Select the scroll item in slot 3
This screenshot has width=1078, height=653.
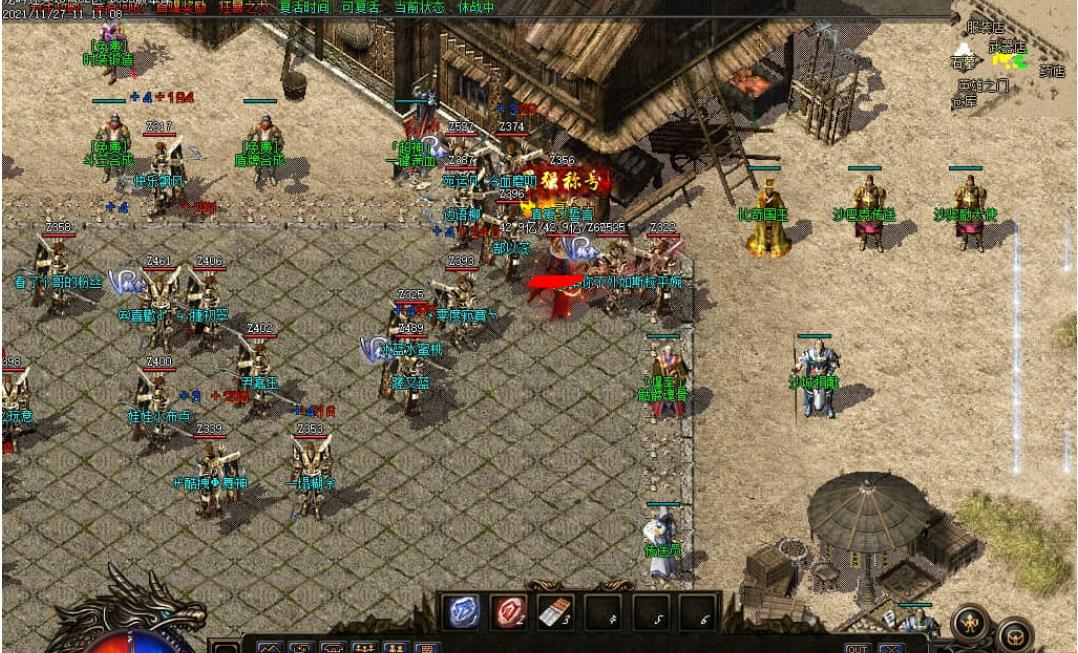(556, 611)
